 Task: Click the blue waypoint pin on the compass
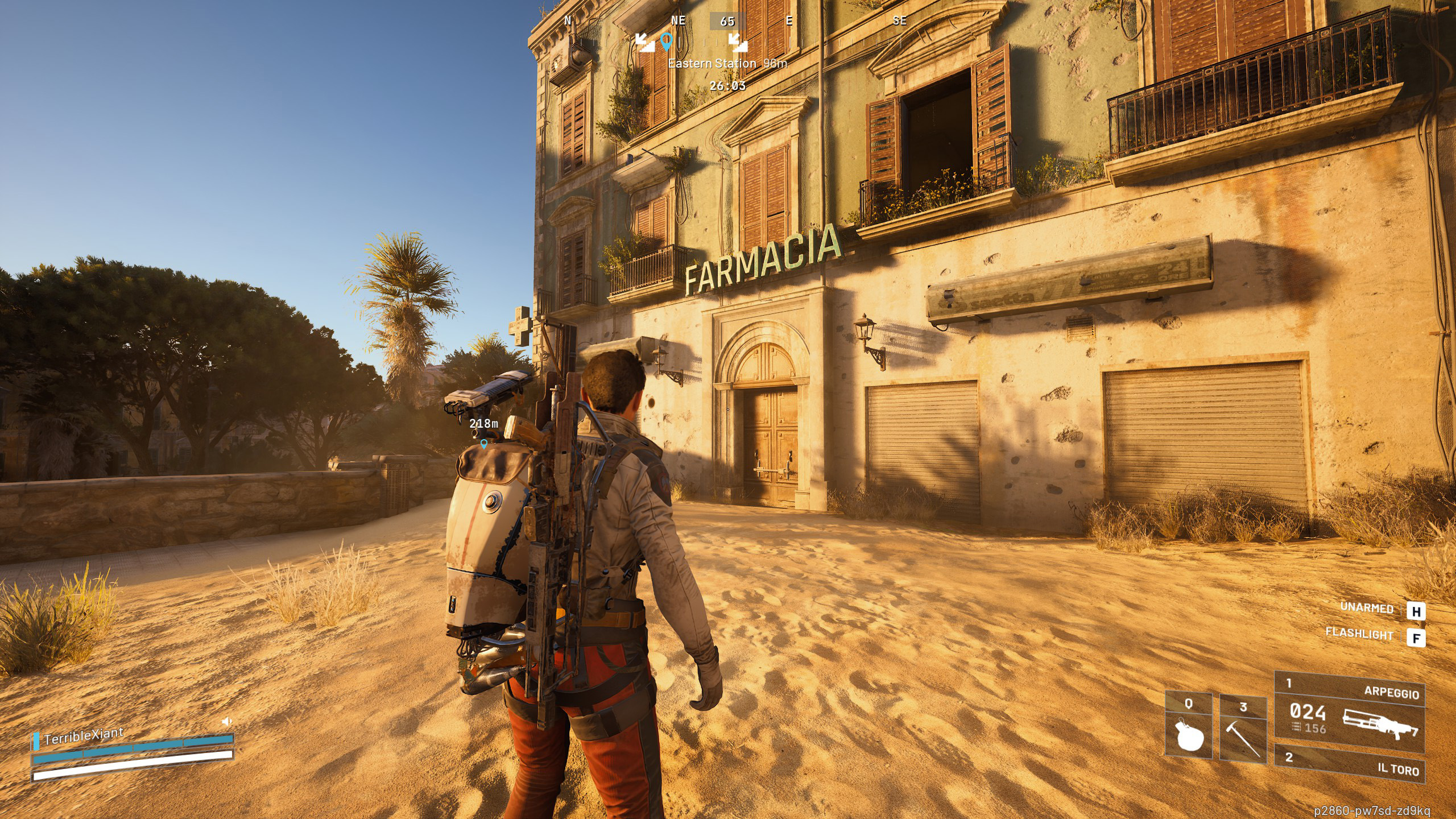667,40
